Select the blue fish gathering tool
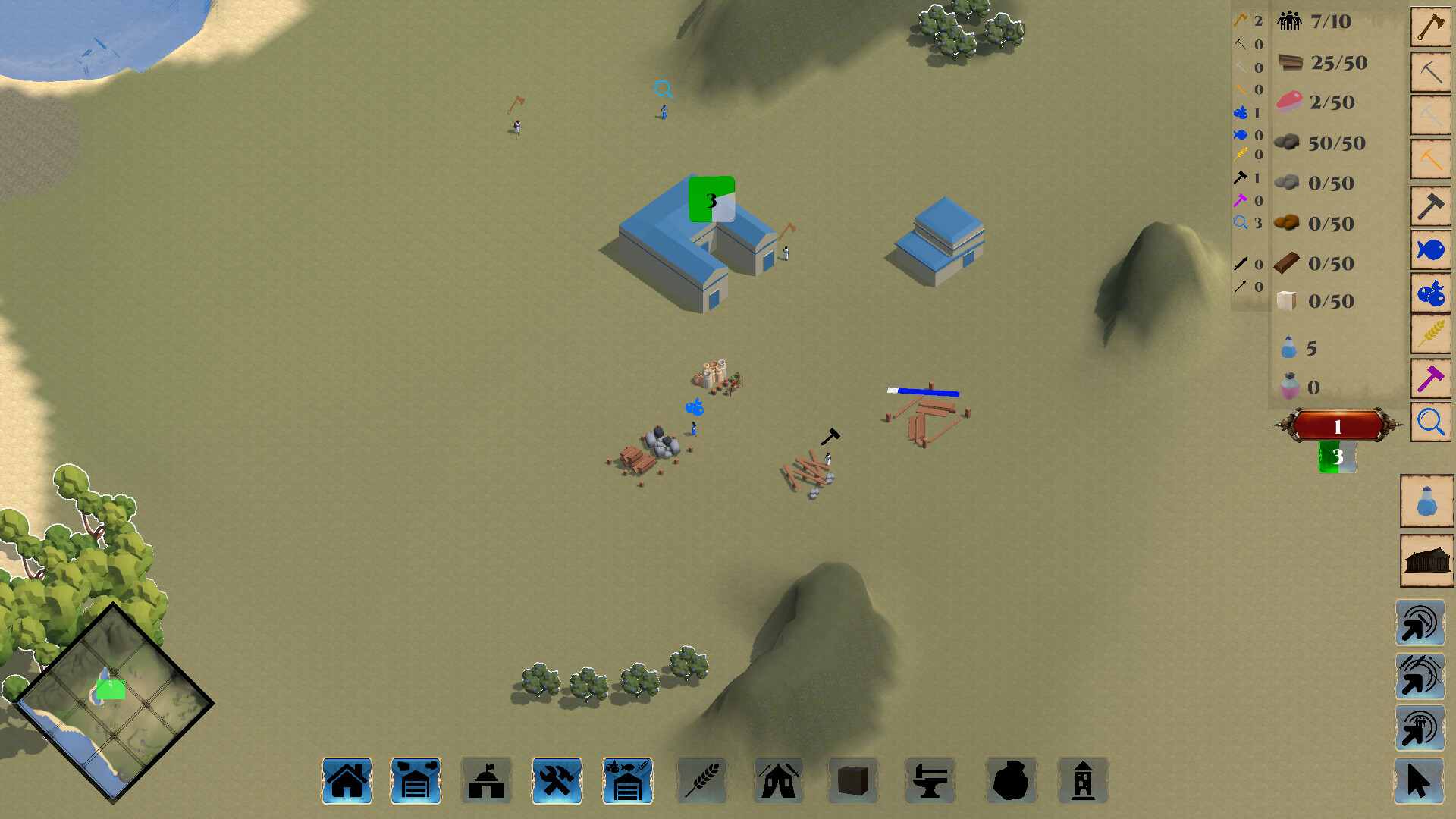This screenshot has height=819, width=1456. 1430,248
